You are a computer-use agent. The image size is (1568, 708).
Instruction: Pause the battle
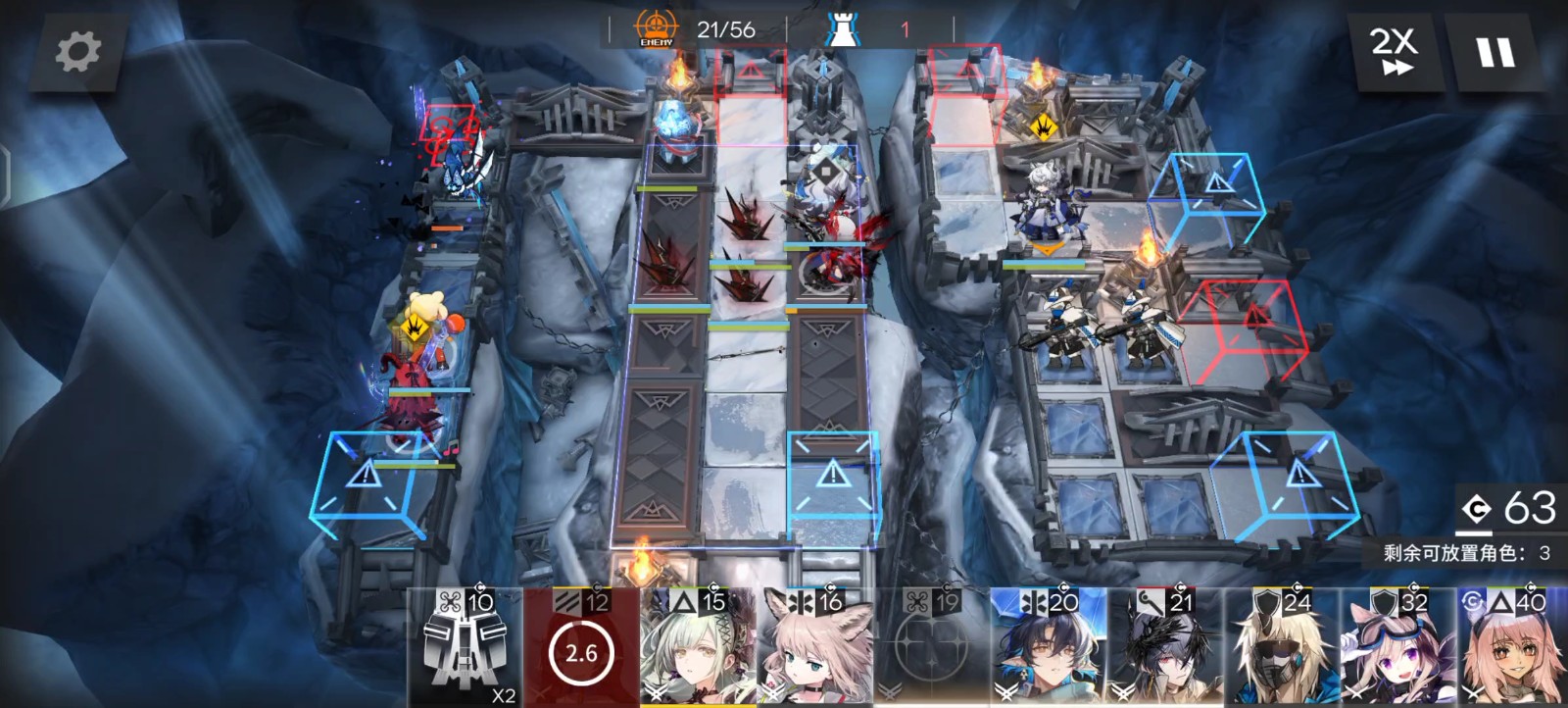click(x=1495, y=51)
